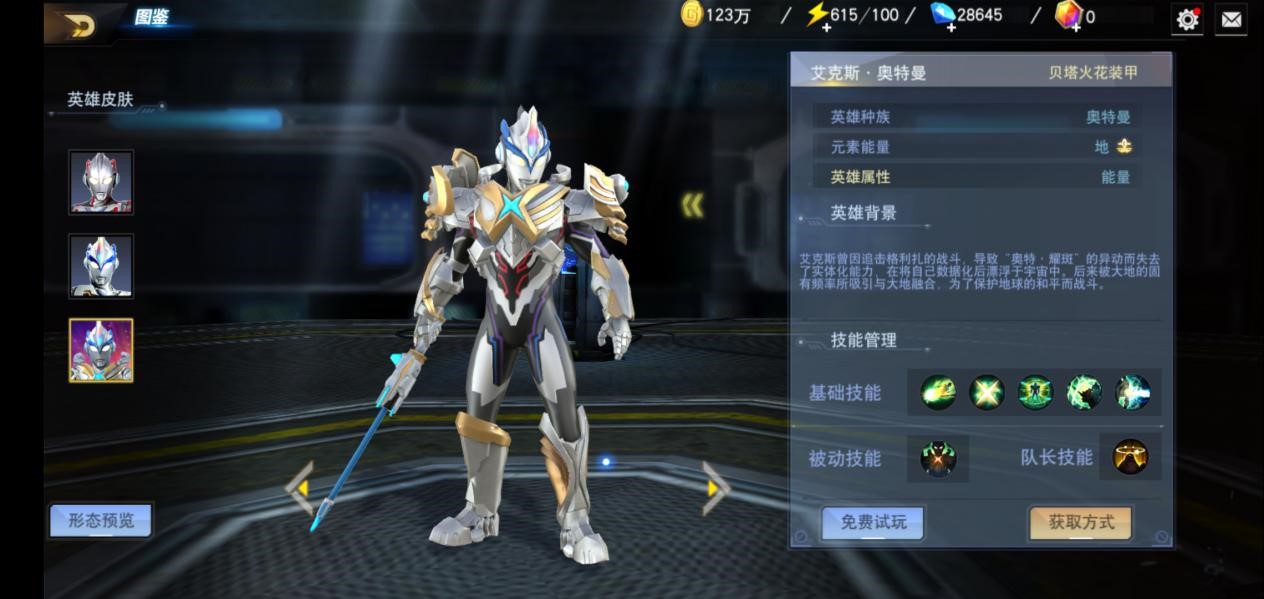Viewport: 1264px width, 599px height.
Task: Select the red-silver Ultraman skin thumbnail
Action: (101, 182)
